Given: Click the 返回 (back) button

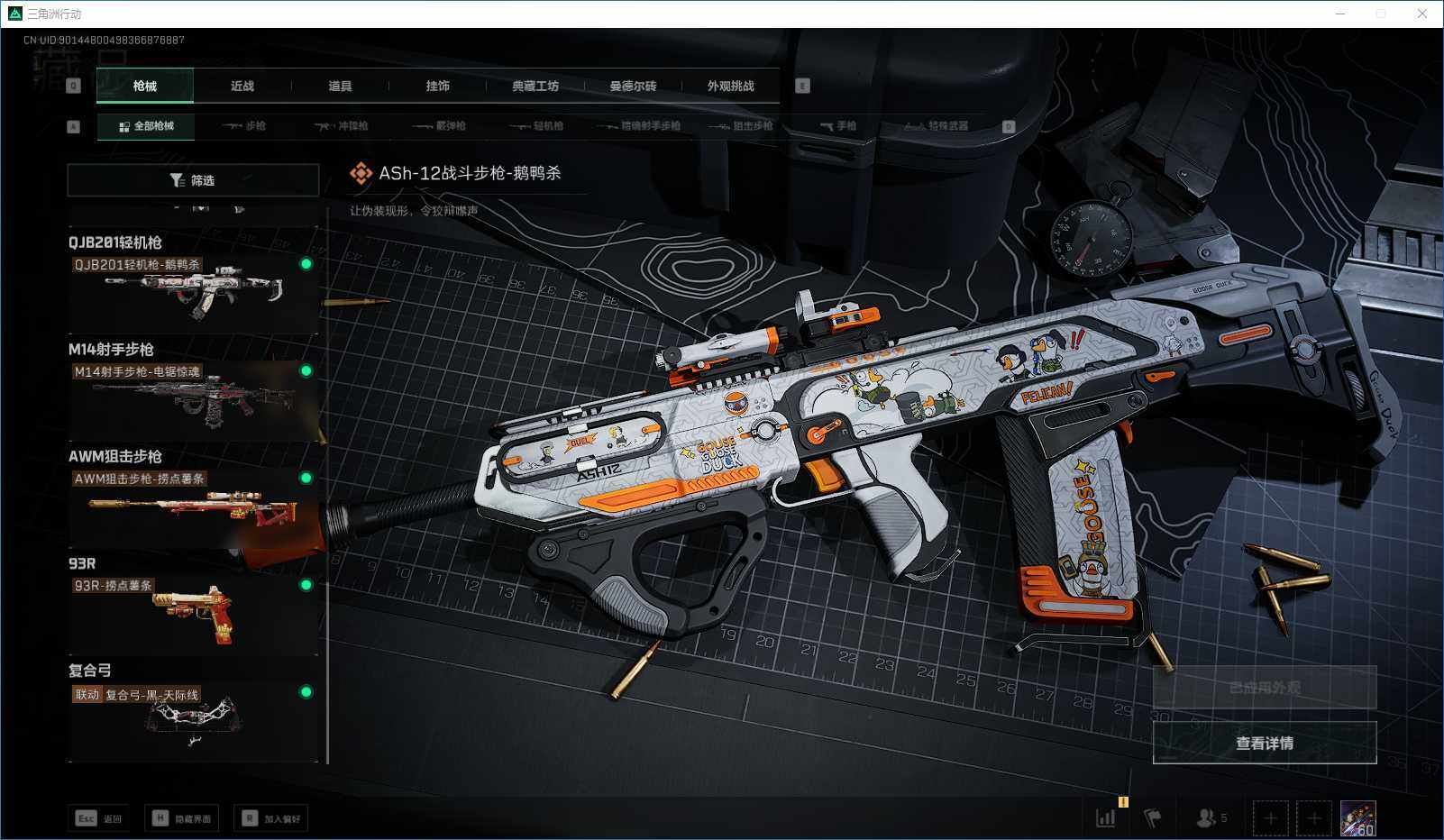Looking at the screenshot, I should (99, 818).
